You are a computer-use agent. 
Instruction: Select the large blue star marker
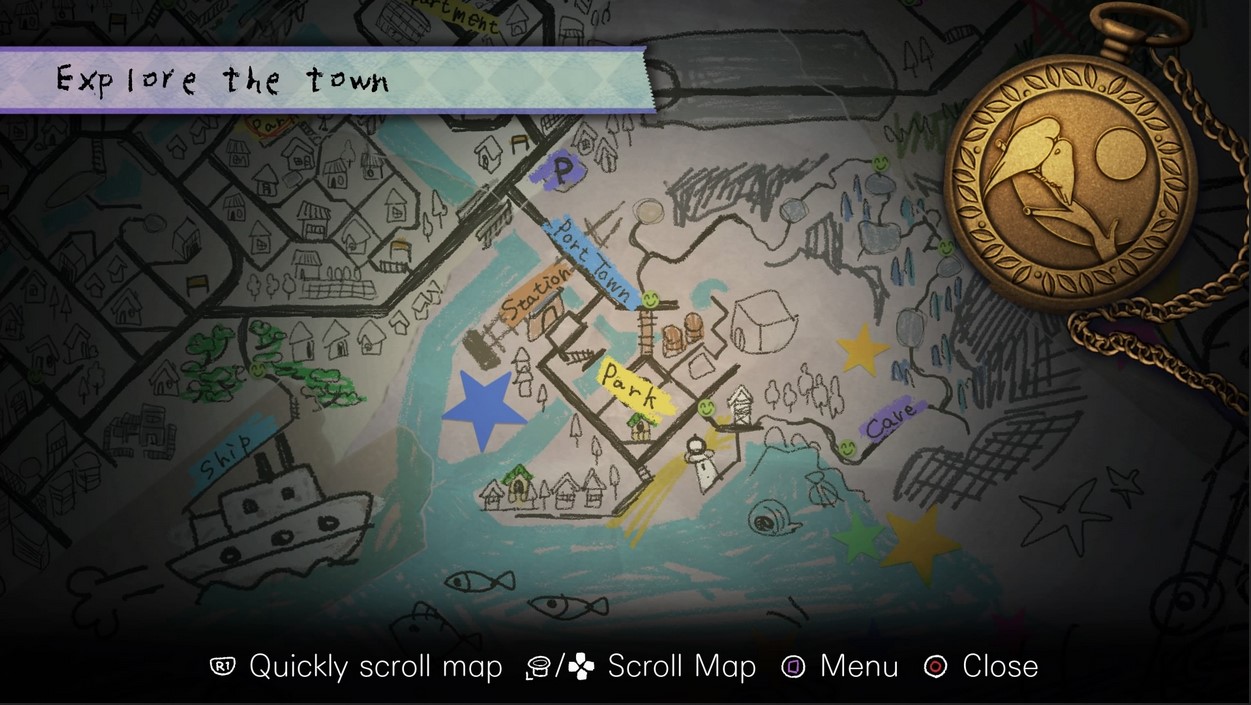[484, 409]
